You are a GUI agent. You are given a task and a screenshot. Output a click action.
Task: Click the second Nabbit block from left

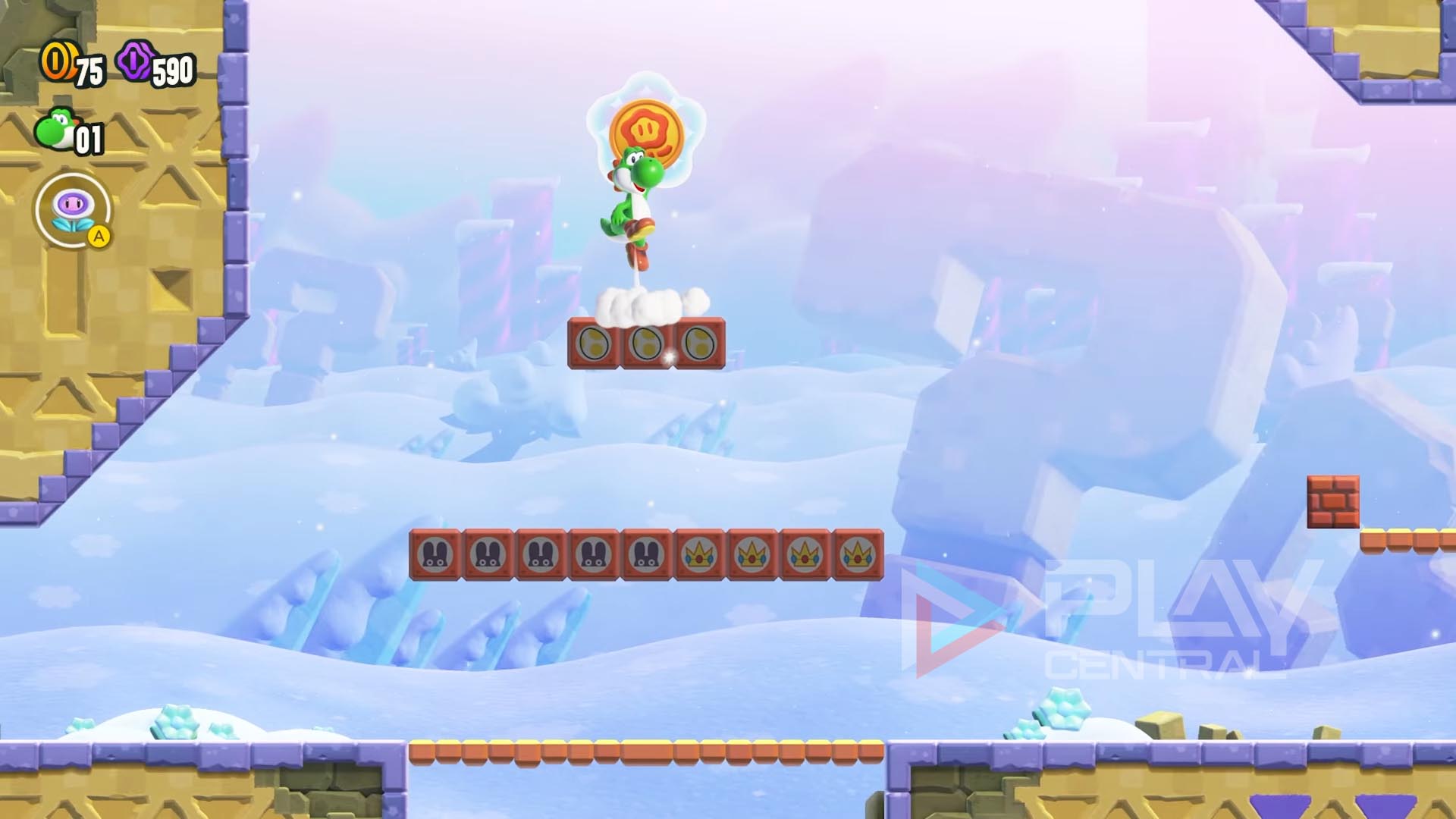[489, 555]
